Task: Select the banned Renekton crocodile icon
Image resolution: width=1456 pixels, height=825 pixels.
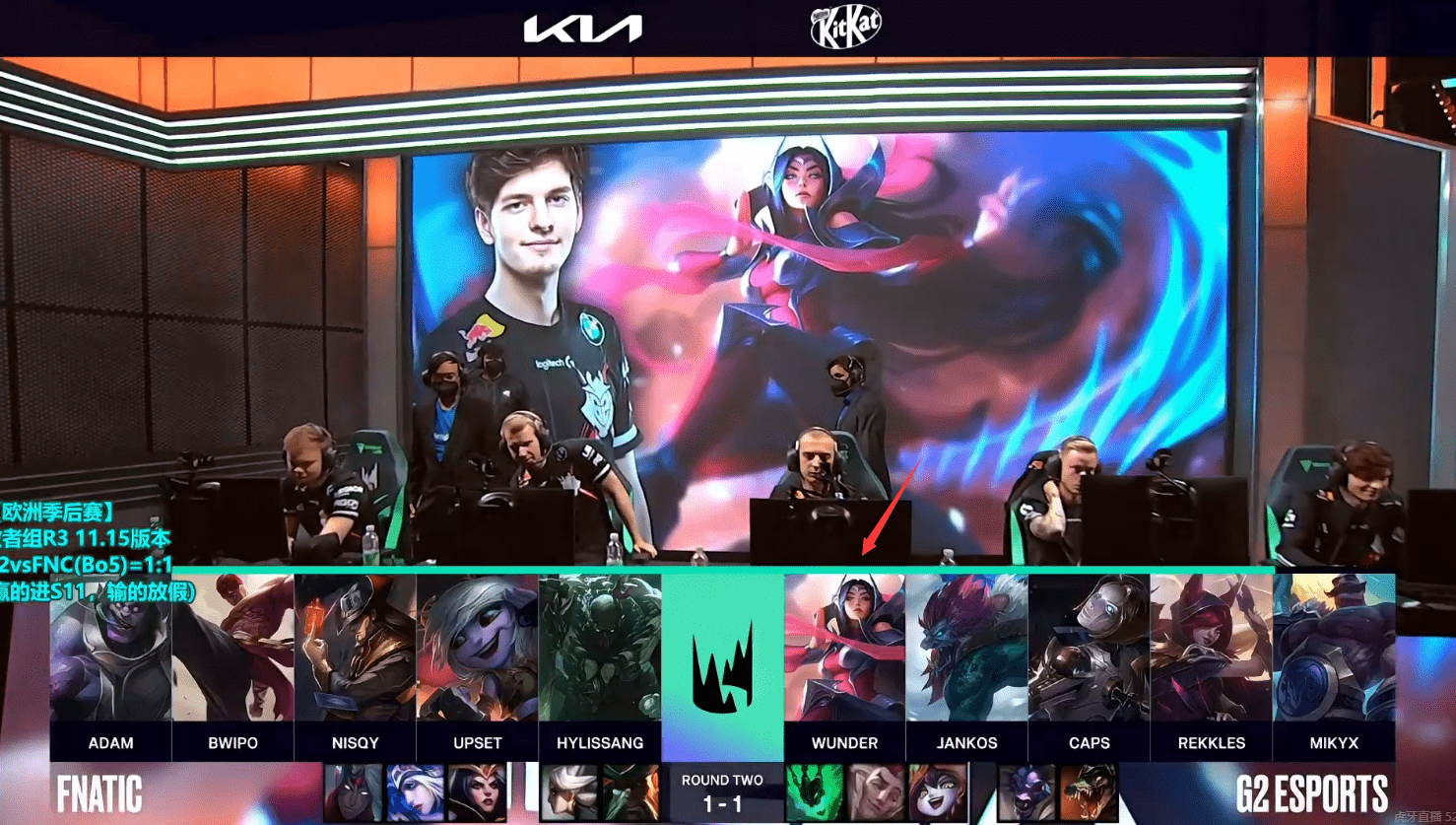Action: click(x=1089, y=792)
